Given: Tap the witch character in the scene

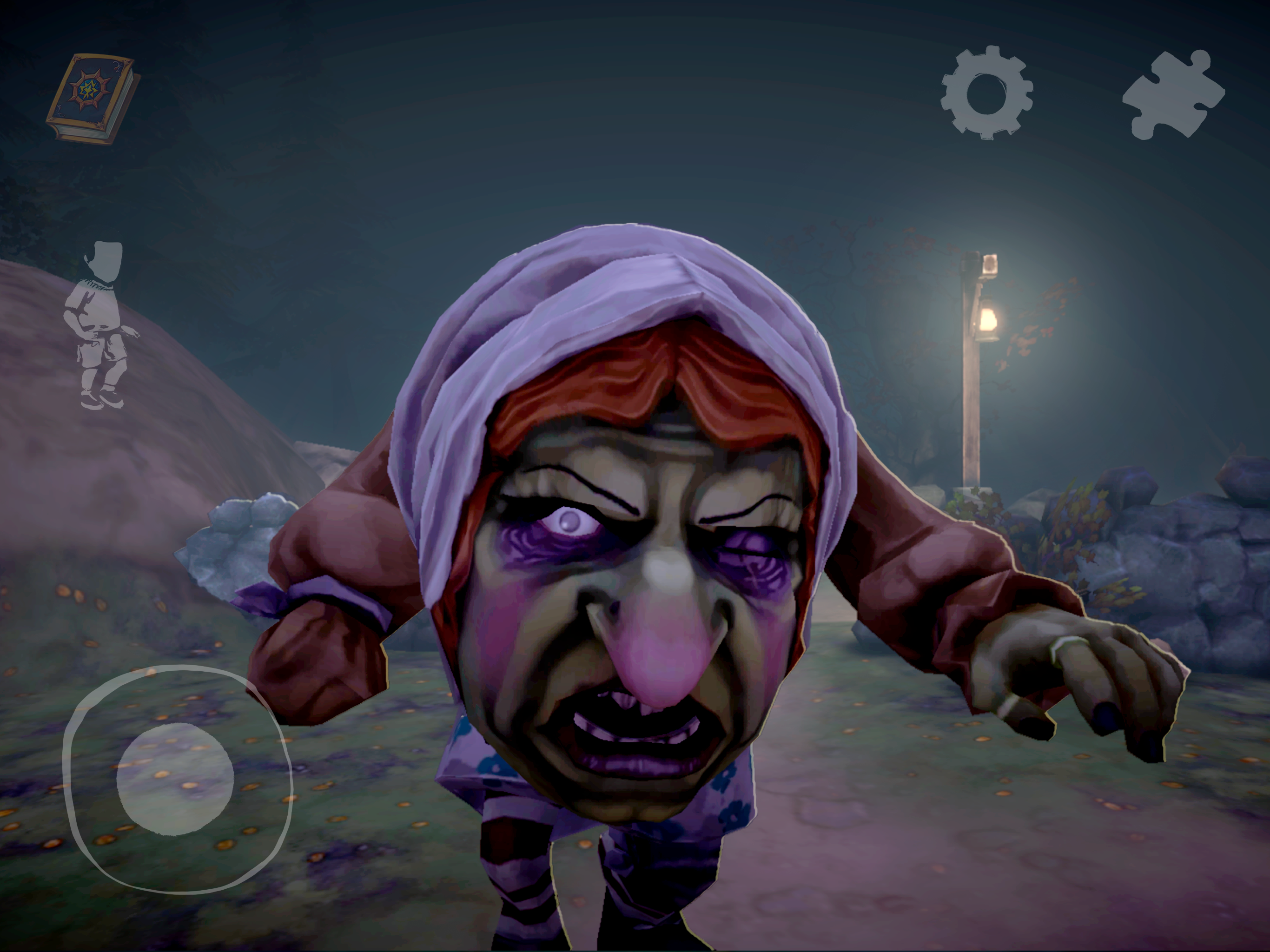Looking at the screenshot, I should coord(632,574).
